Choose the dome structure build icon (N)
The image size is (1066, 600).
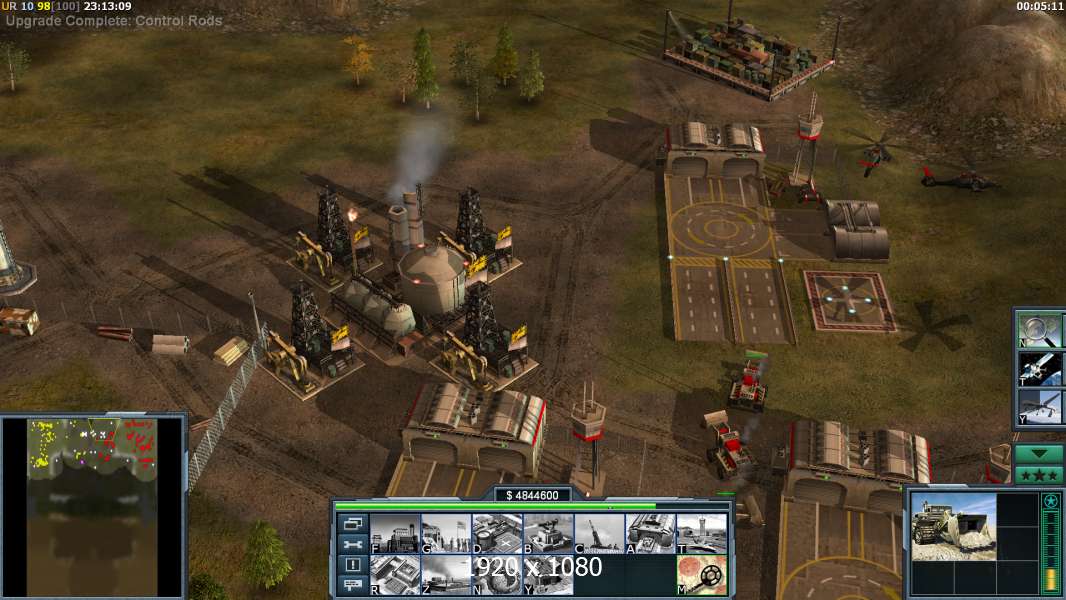coord(496,575)
